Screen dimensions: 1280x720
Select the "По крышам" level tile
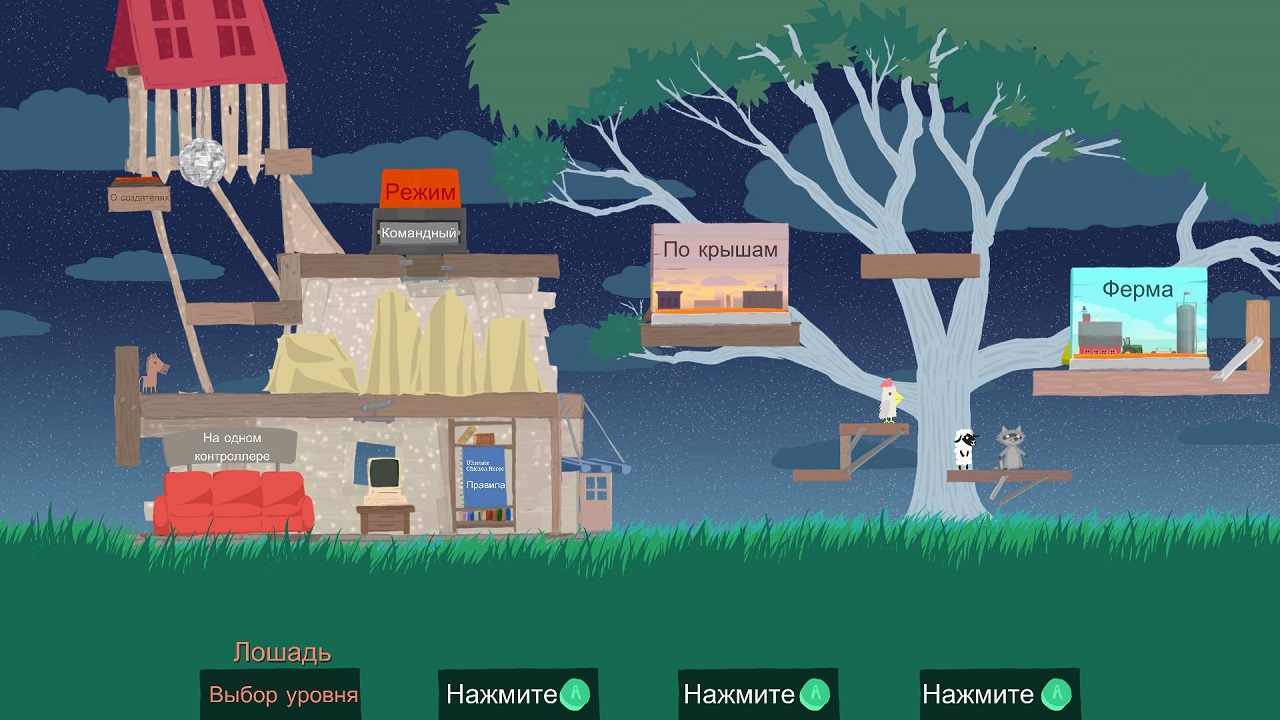click(x=719, y=272)
